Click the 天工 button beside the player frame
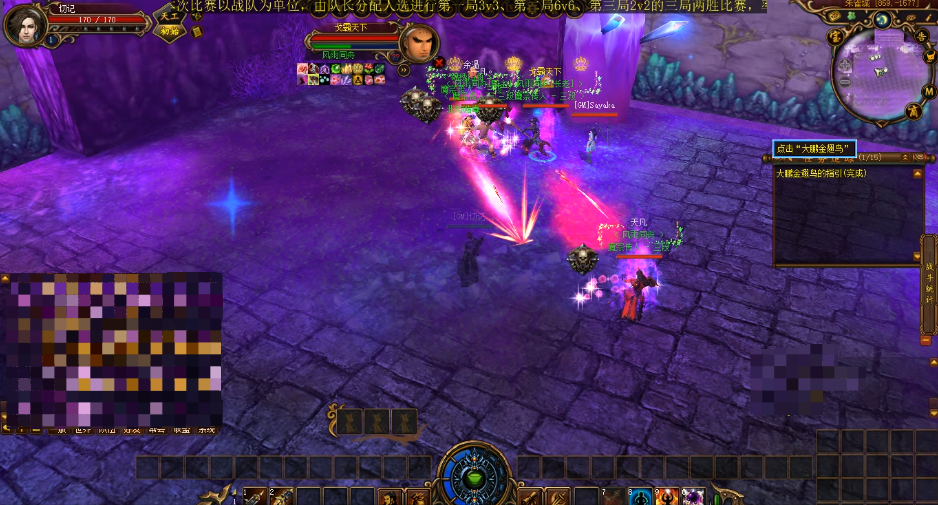938x505 pixels. 169,17
